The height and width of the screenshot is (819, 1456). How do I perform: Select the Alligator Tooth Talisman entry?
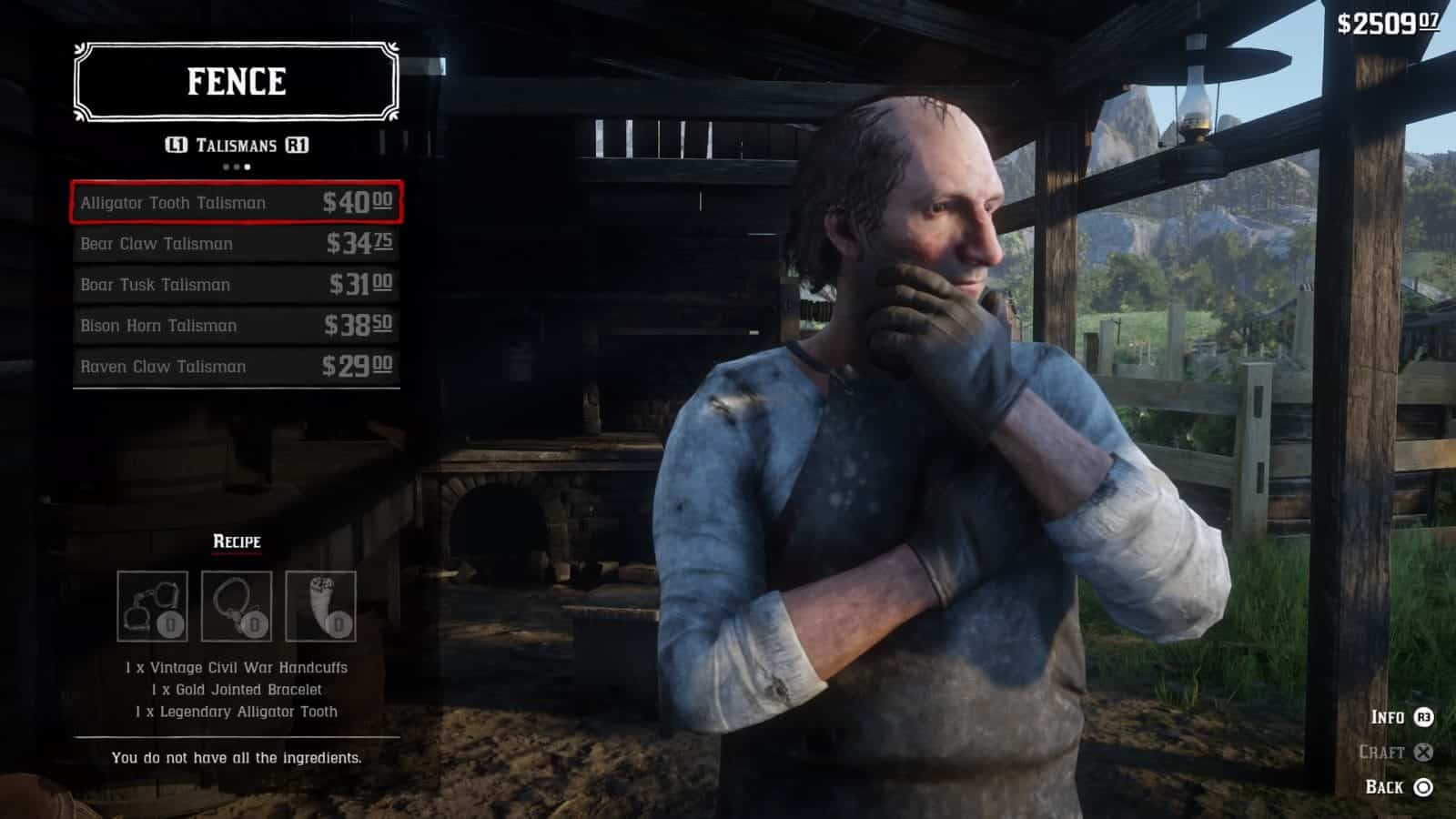click(237, 203)
